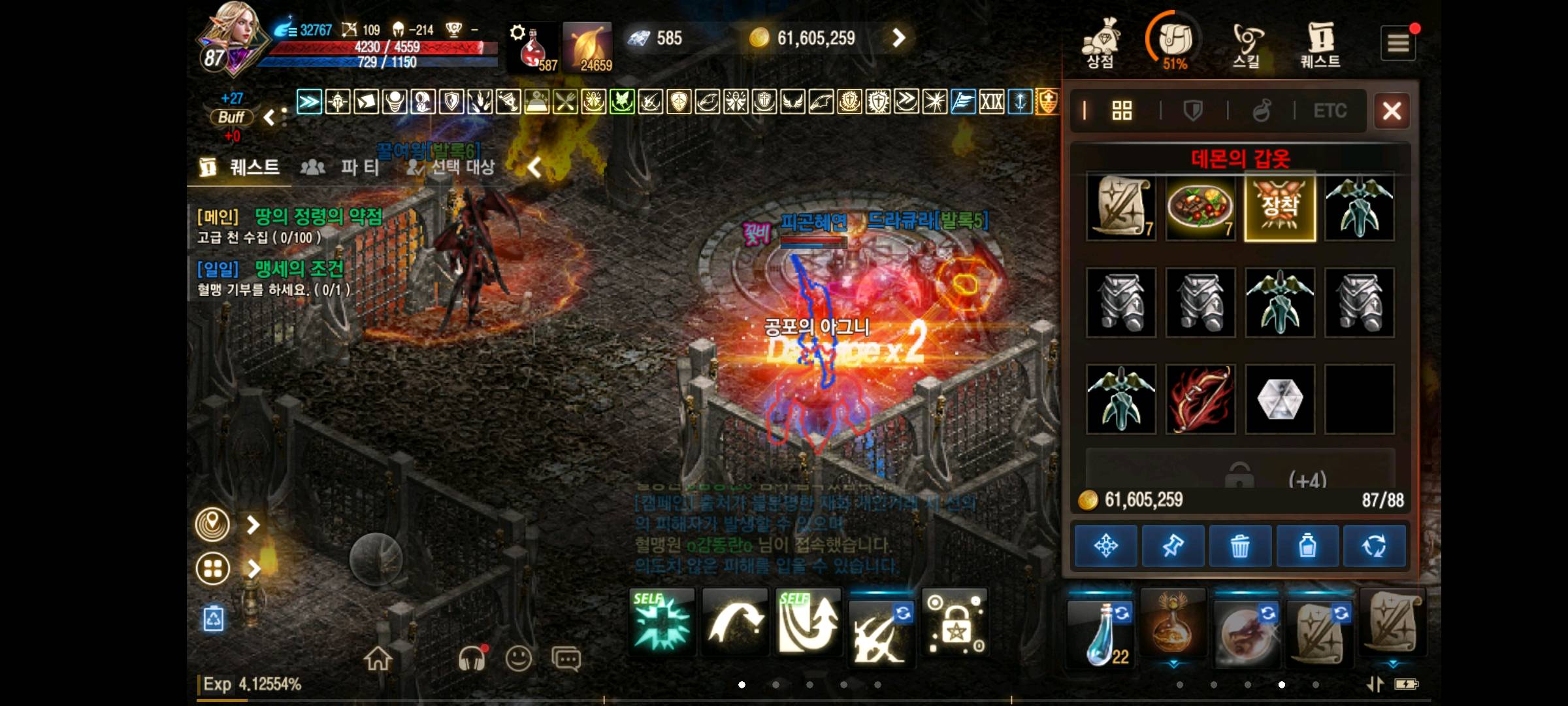Tap the sort/refresh icon in the inventory panel

(1375, 545)
